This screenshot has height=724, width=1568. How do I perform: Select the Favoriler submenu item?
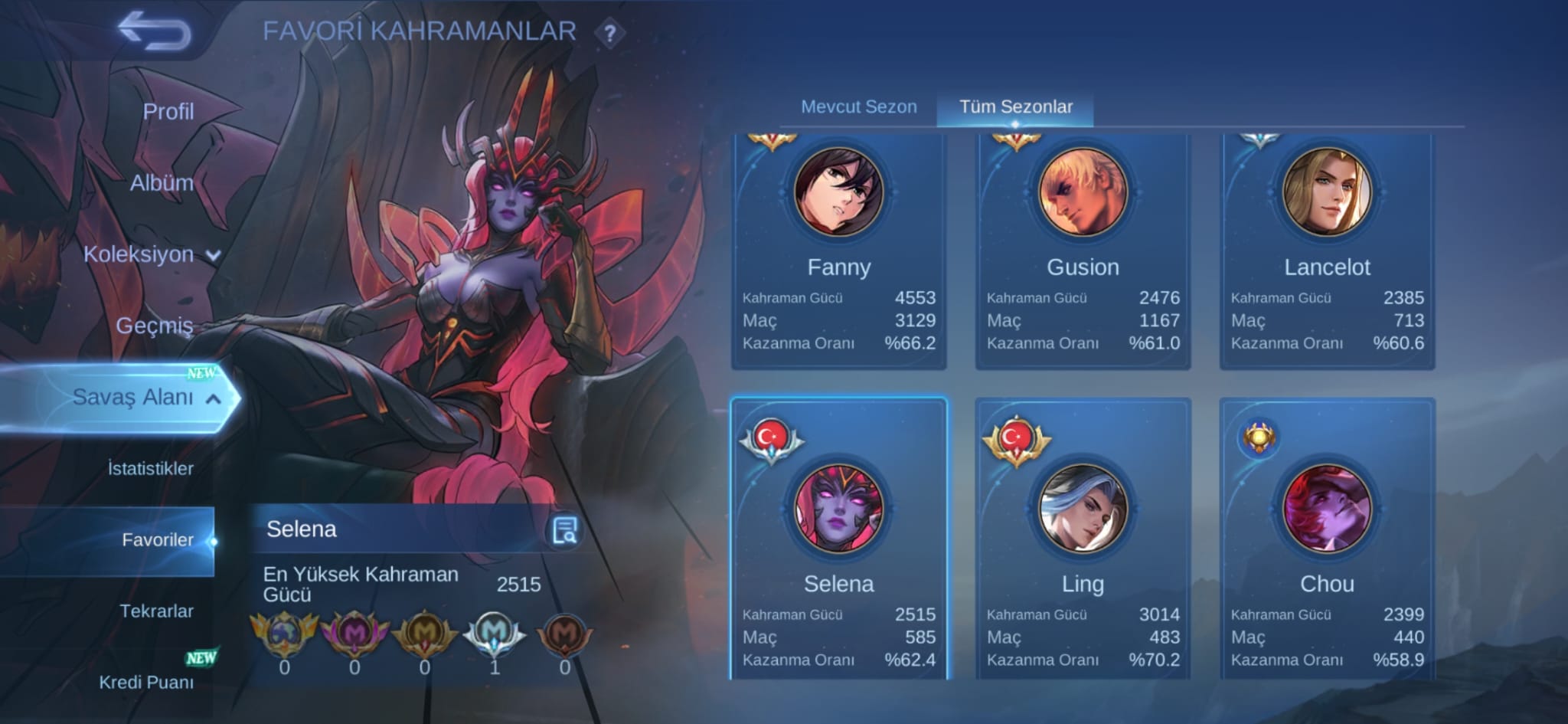pos(157,540)
